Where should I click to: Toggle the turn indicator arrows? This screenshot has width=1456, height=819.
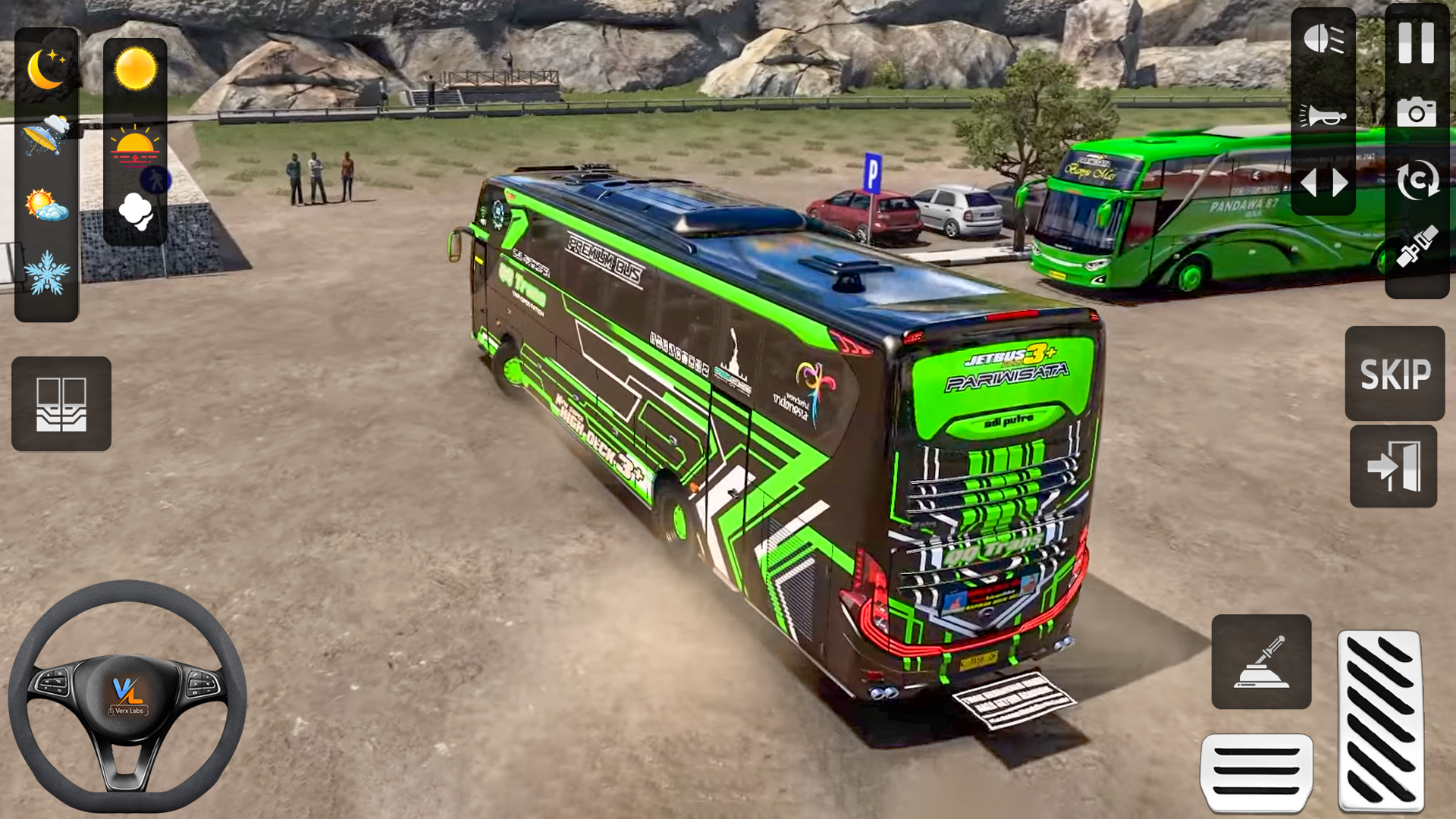click(1323, 182)
